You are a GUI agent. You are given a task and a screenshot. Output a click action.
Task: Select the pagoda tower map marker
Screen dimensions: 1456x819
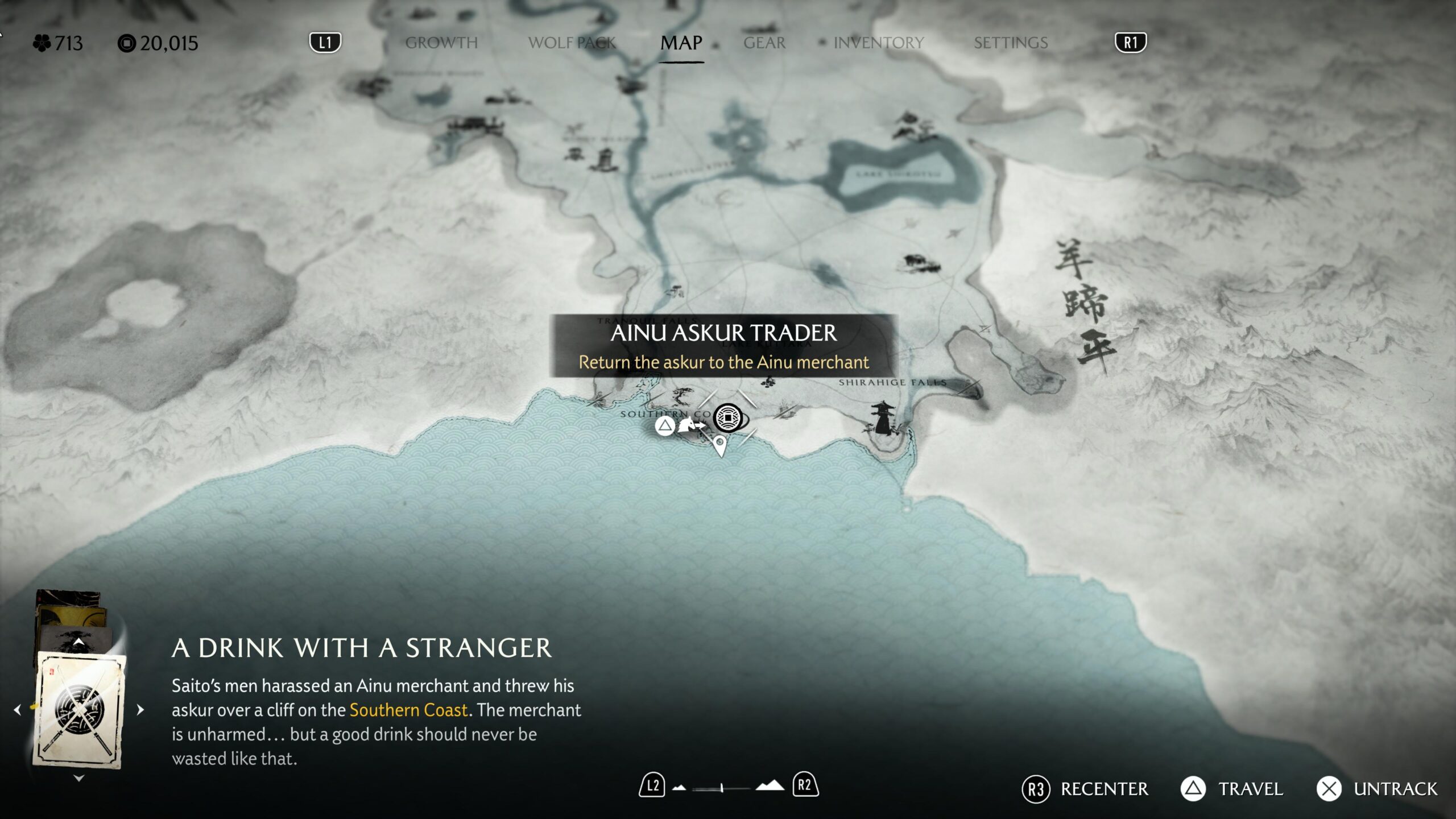(882, 417)
